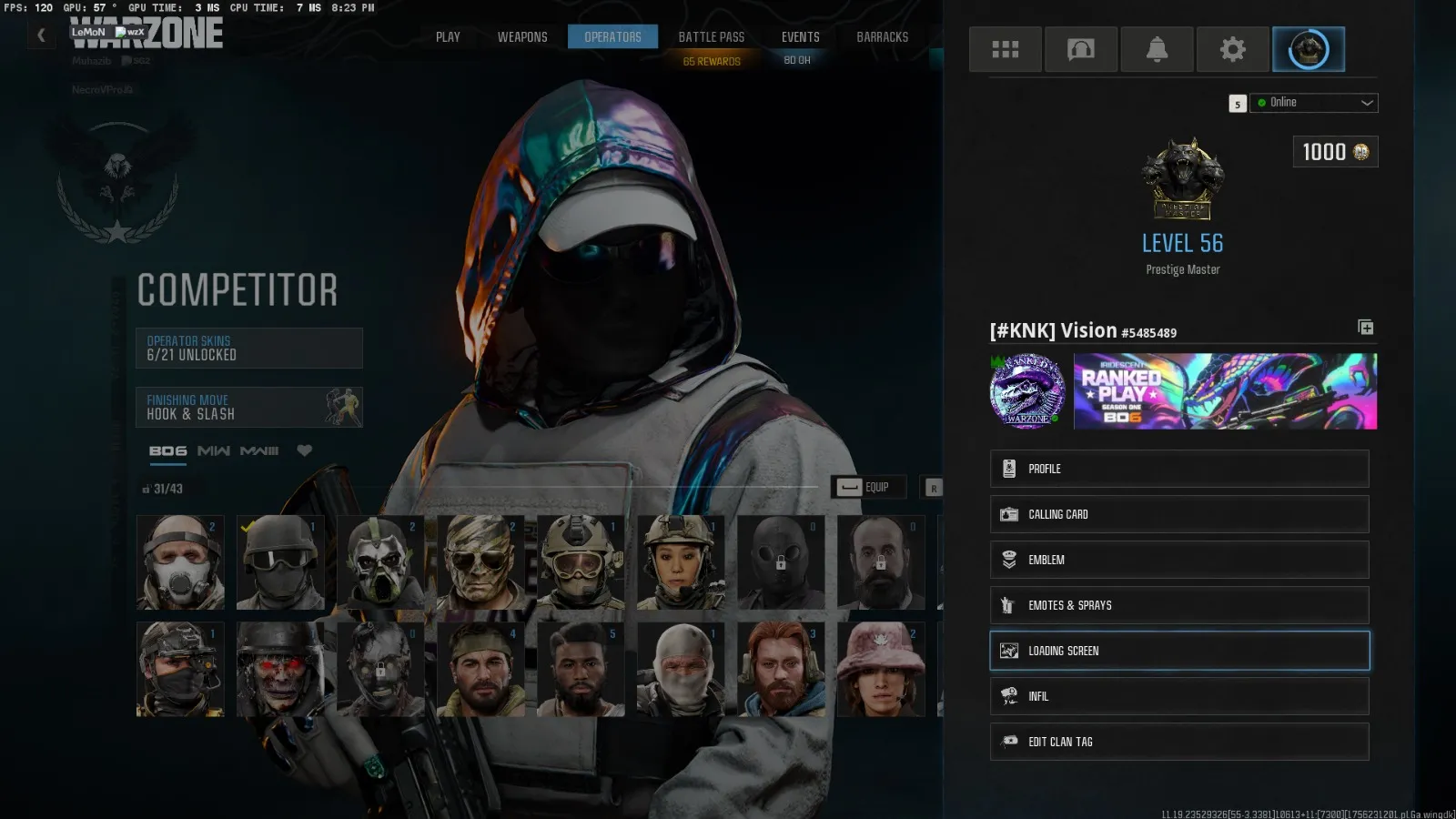Open the notifications bell
The width and height of the screenshot is (1456, 819).
(1157, 49)
